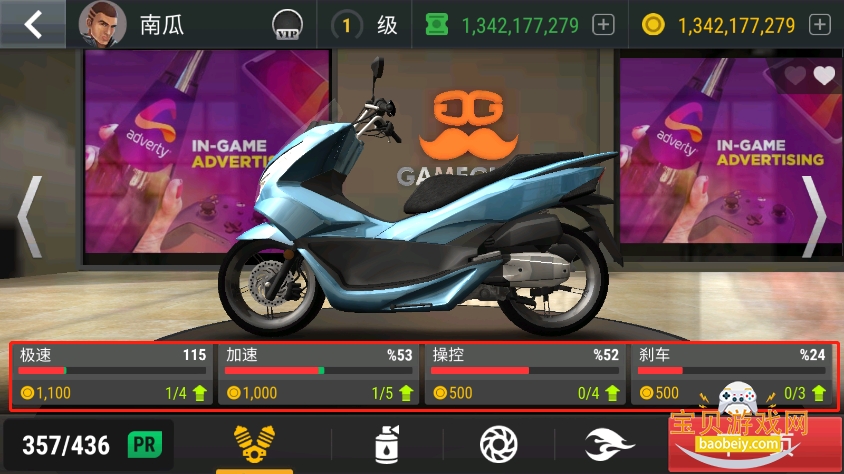The height and width of the screenshot is (474, 844).
Task: Open the 南瓜 player profile avatar
Action: pos(102,25)
